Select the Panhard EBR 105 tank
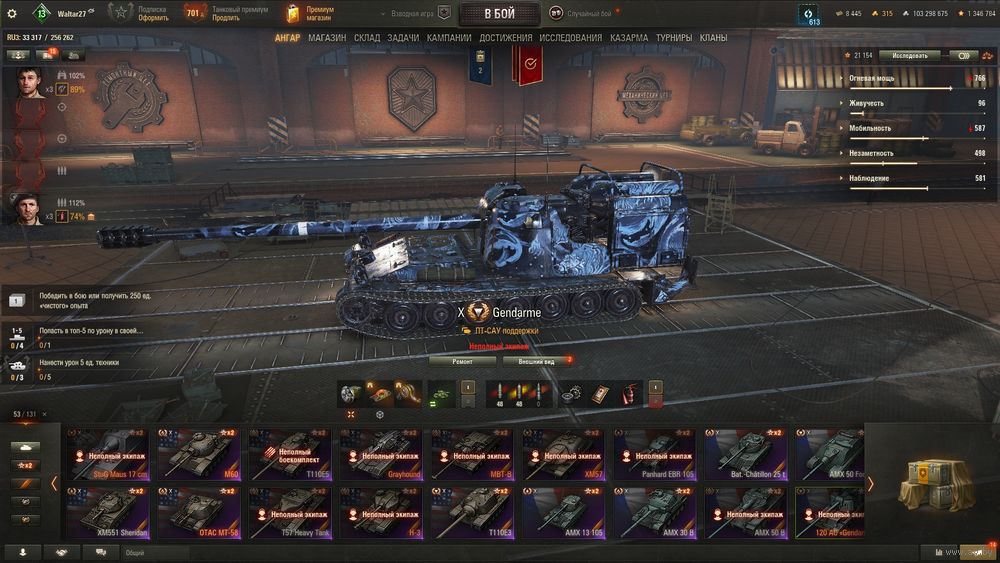Image resolution: width=1000 pixels, height=563 pixels. click(655, 453)
